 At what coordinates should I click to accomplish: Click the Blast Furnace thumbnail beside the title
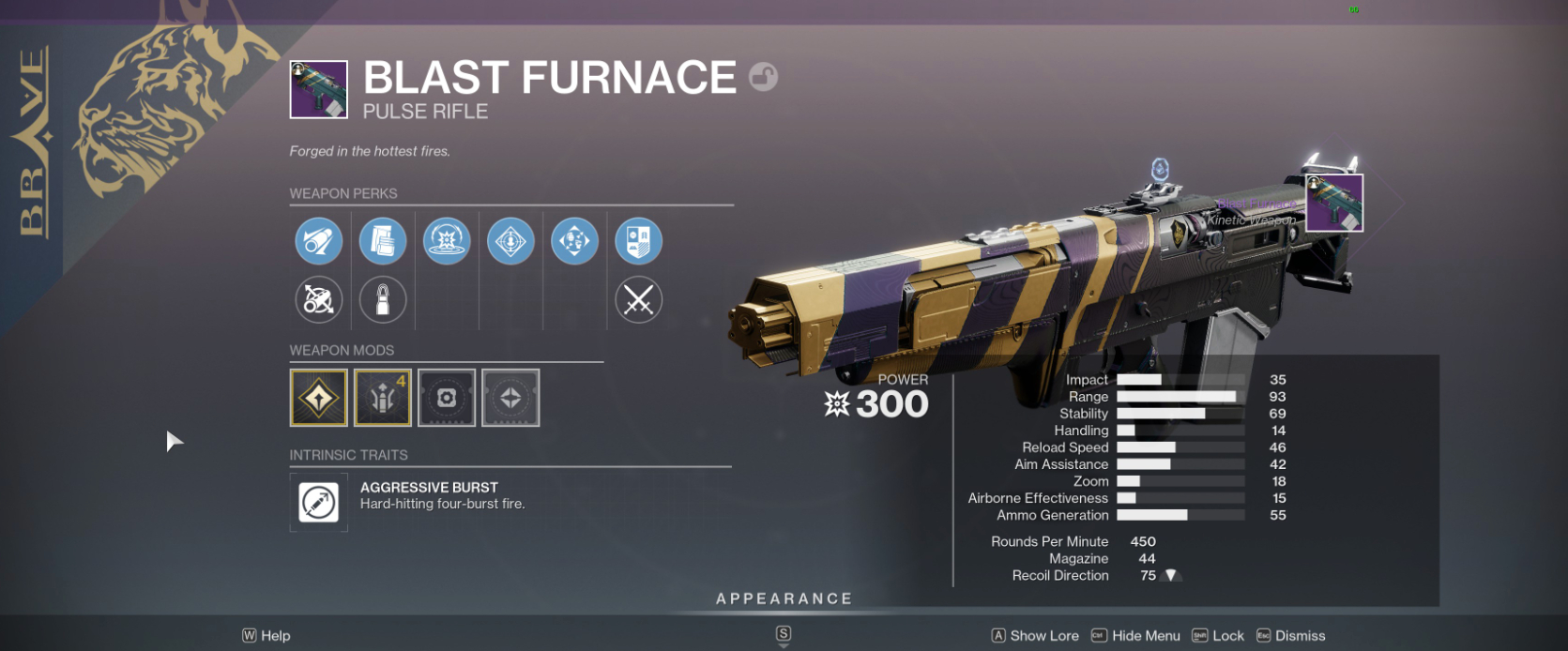pyautogui.click(x=319, y=90)
